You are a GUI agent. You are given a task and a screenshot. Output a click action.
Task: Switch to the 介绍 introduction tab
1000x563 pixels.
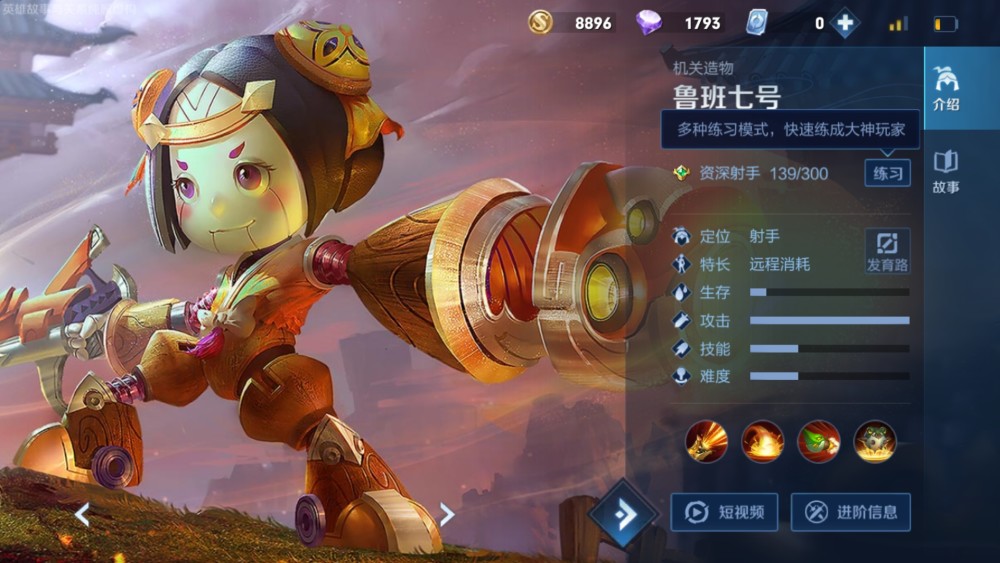tap(945, 88)
